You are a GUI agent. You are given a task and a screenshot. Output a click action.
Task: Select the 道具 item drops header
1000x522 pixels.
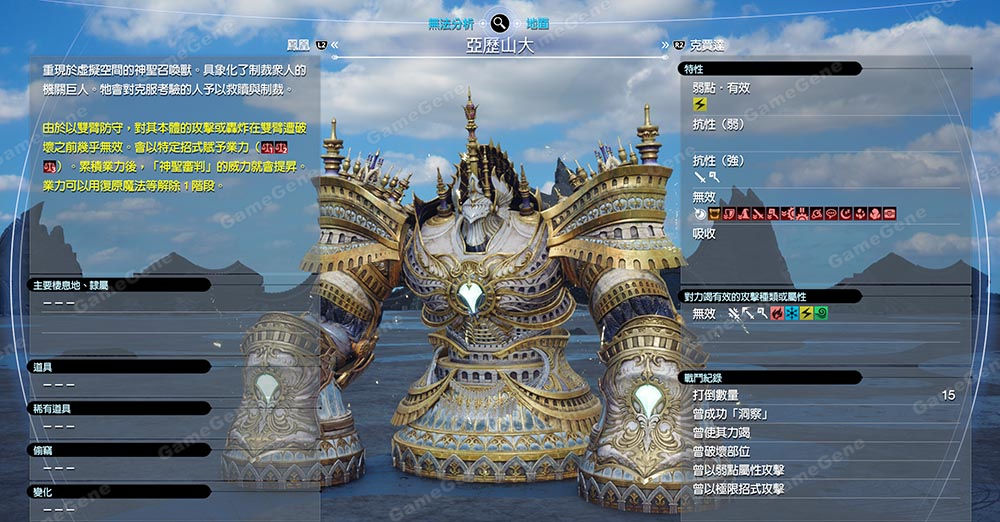pyautogui.click(x=118, y=368)
